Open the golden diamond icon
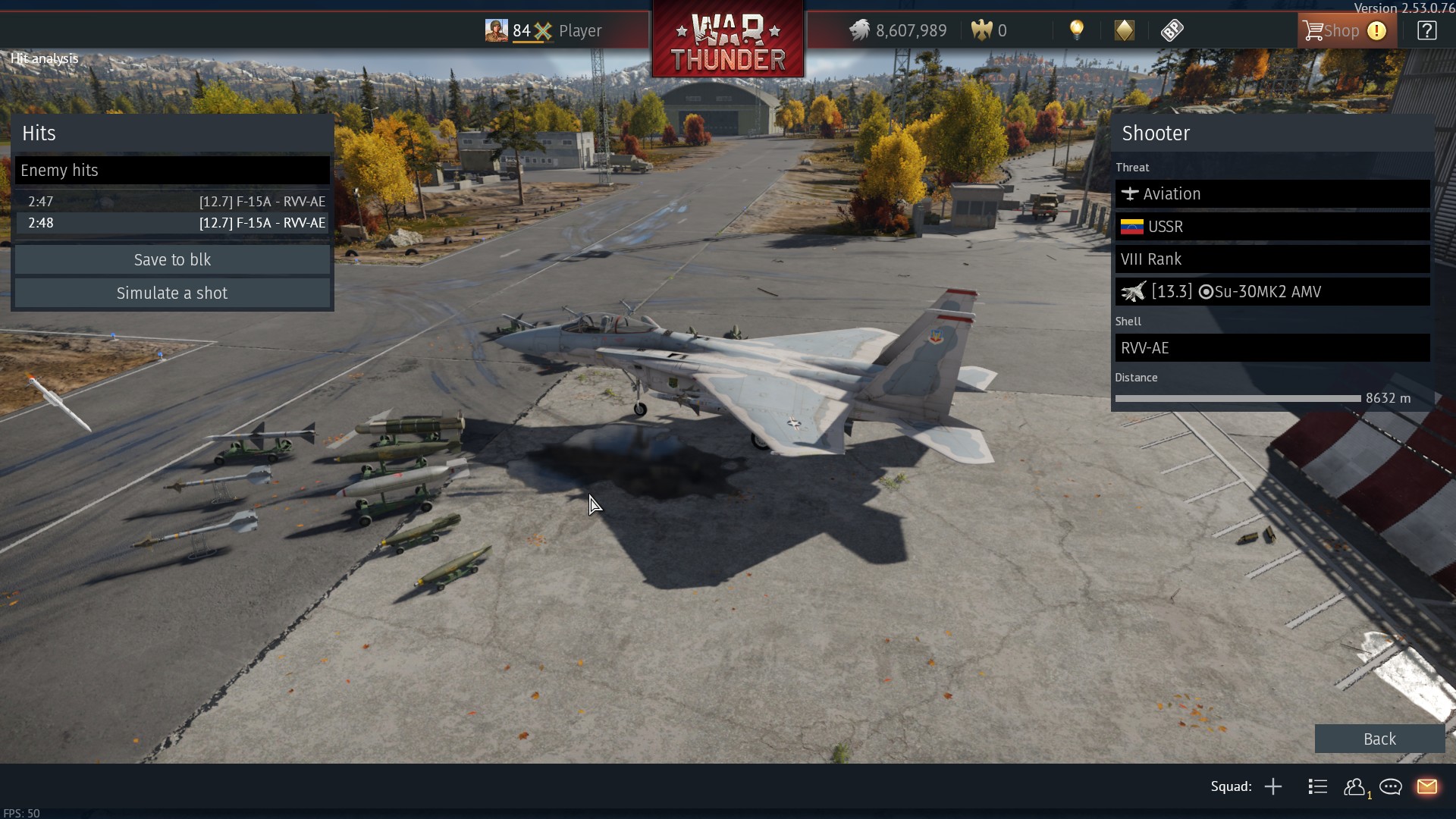Screen dimensions: 1456x819 [x=1124, y=30]
